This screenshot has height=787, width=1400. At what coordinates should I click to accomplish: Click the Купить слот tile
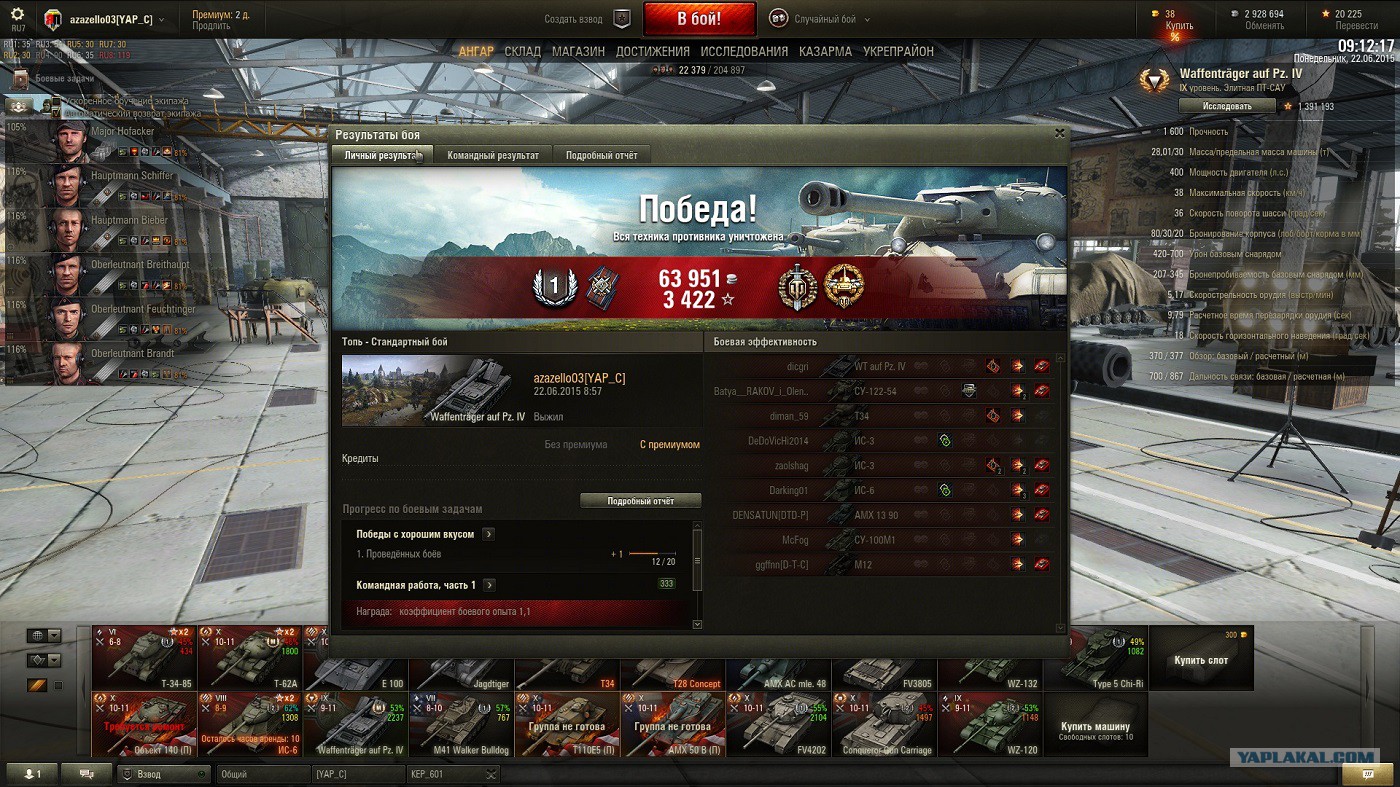1200,658
